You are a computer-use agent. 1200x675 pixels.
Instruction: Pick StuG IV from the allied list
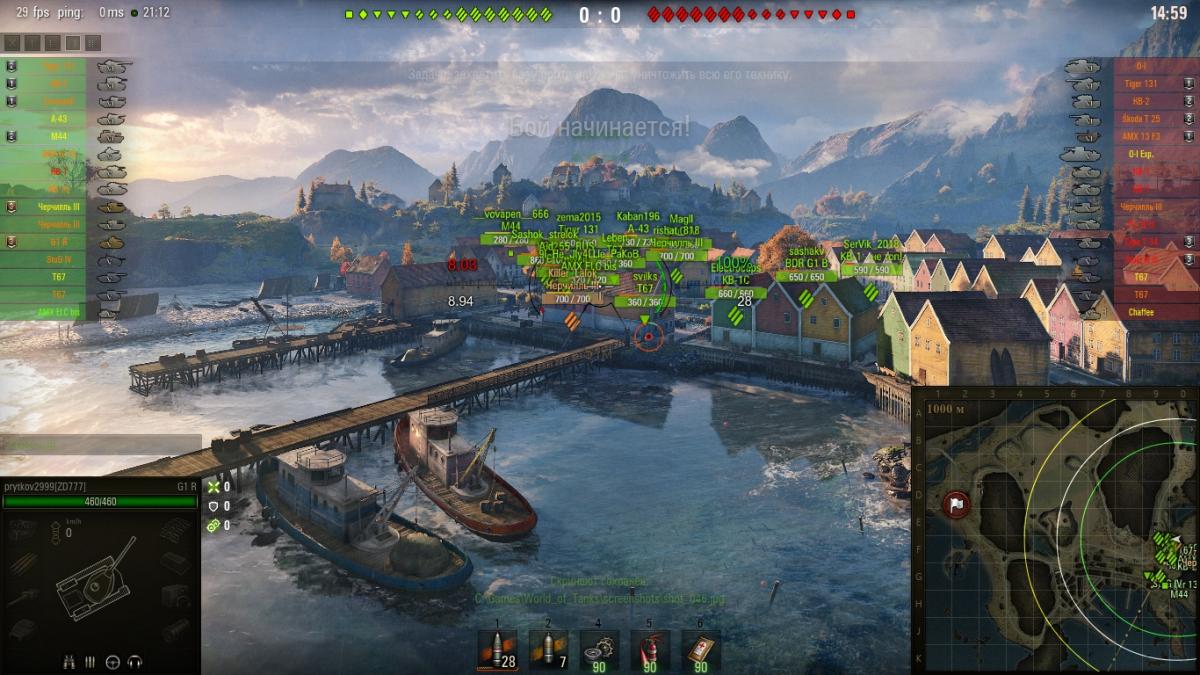[x=58, y=259]
